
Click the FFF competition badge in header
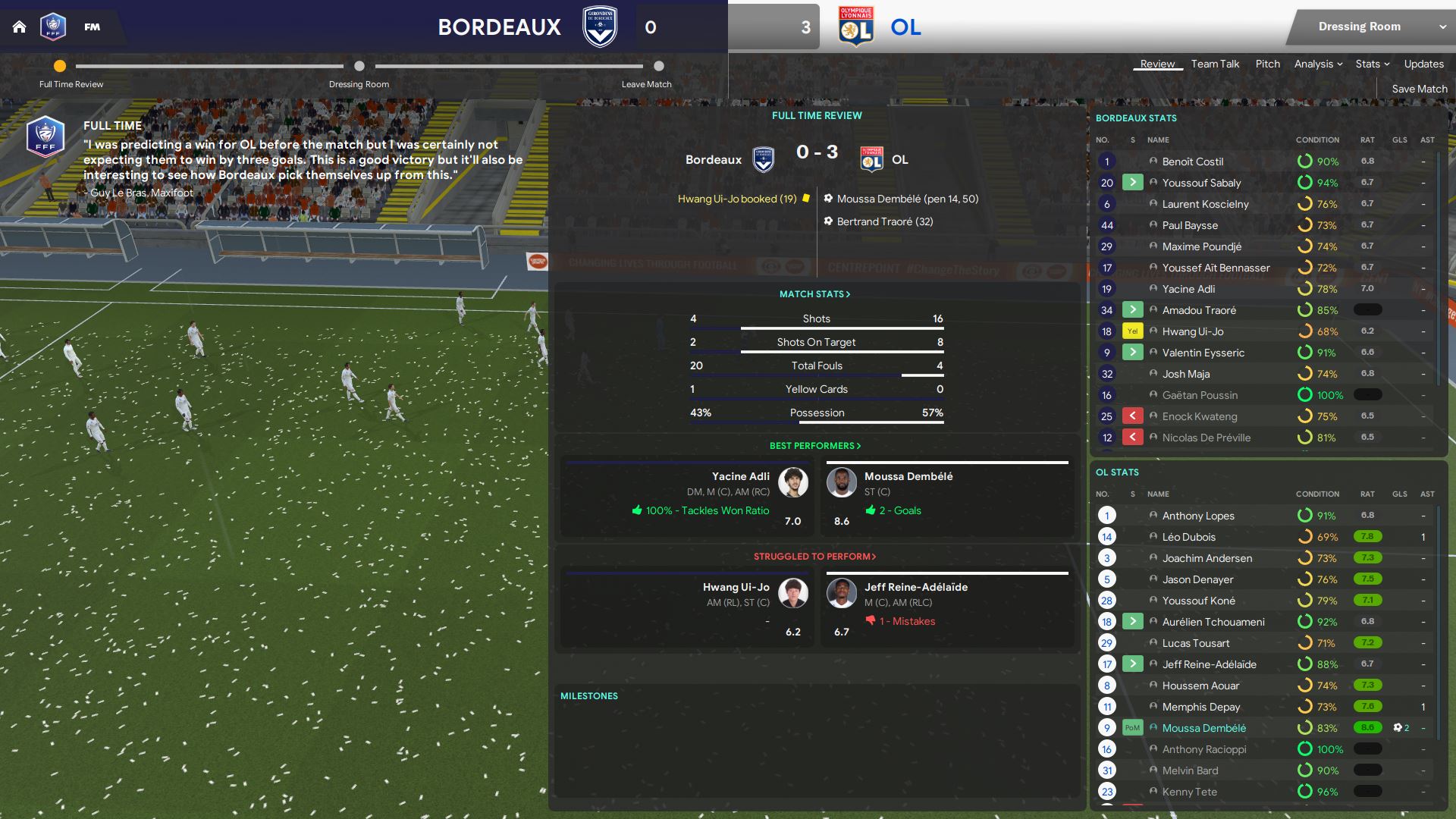[x=53, y=27]
